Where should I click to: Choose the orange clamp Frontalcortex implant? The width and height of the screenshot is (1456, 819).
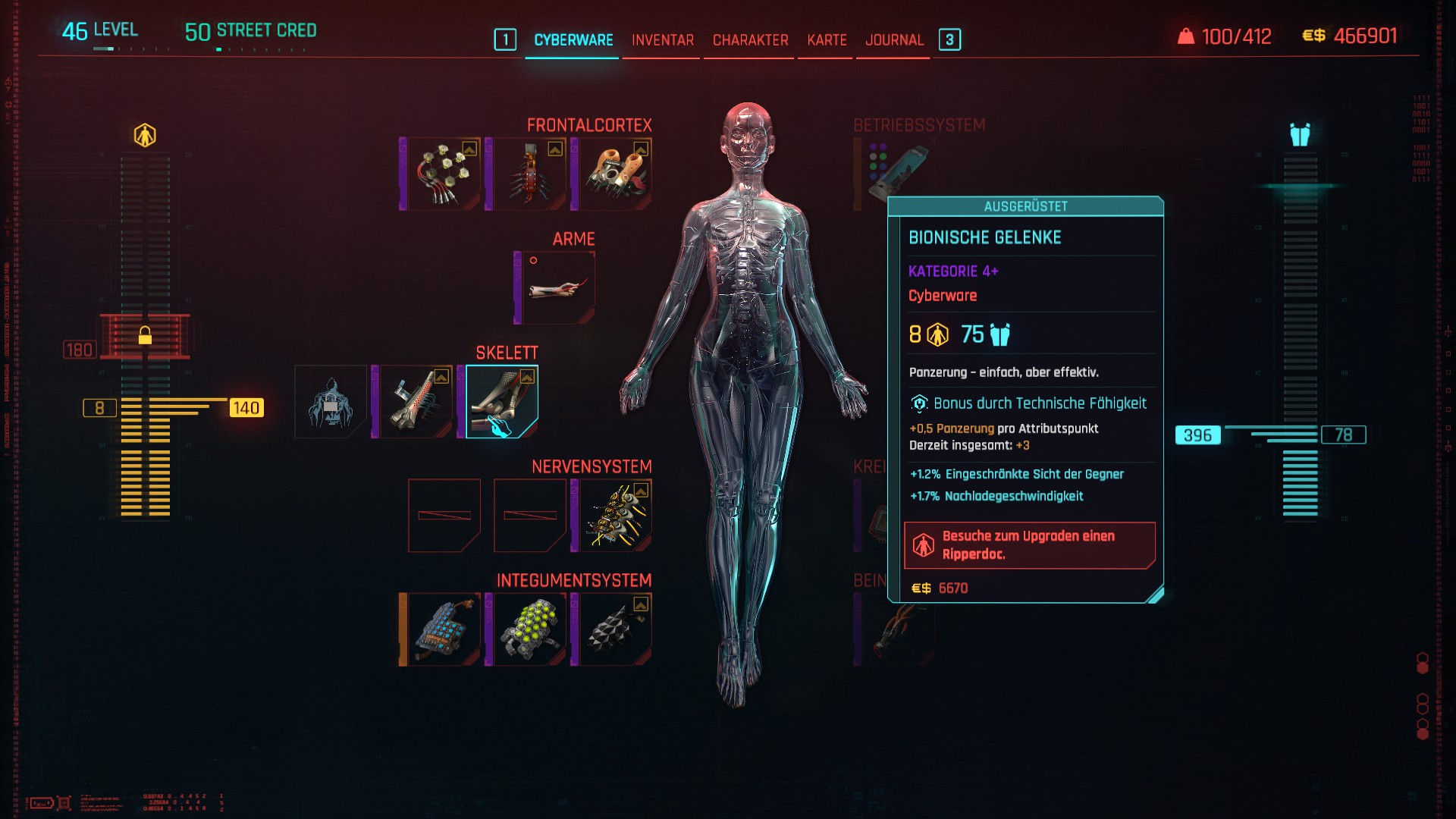coord(616,174)
